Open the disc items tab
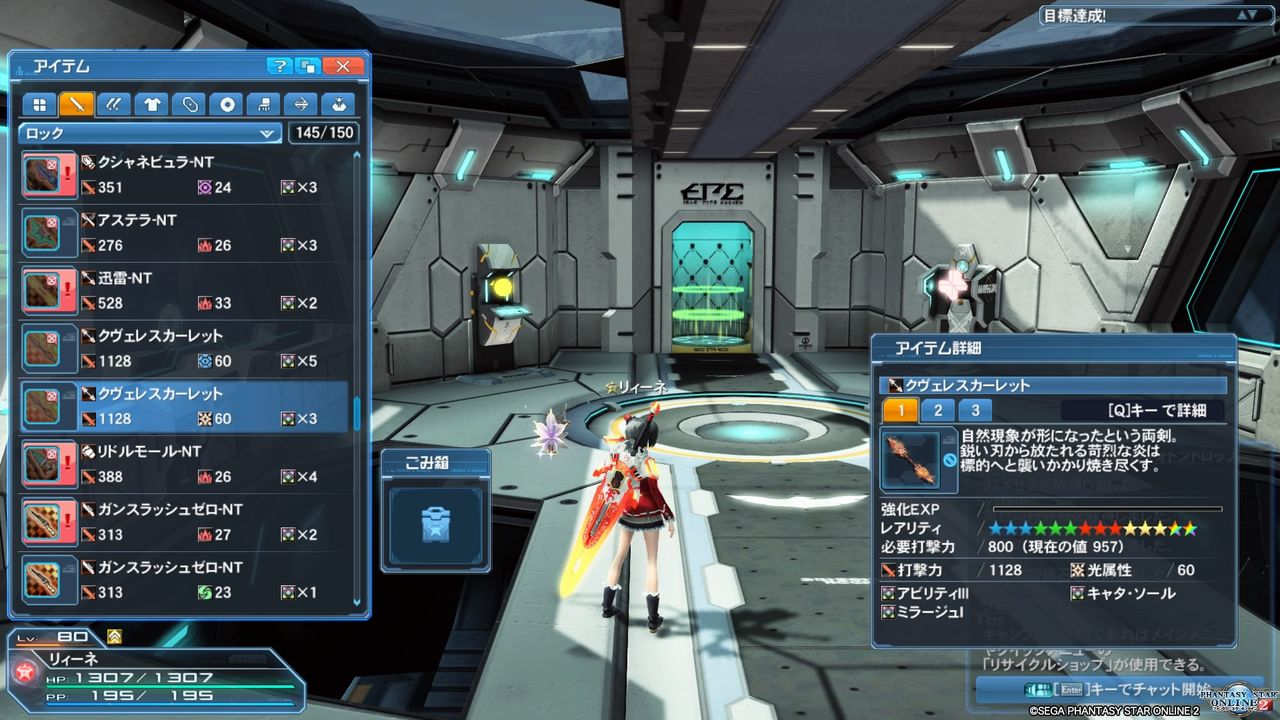This screenshot has height=720, width=1280. 226,104
